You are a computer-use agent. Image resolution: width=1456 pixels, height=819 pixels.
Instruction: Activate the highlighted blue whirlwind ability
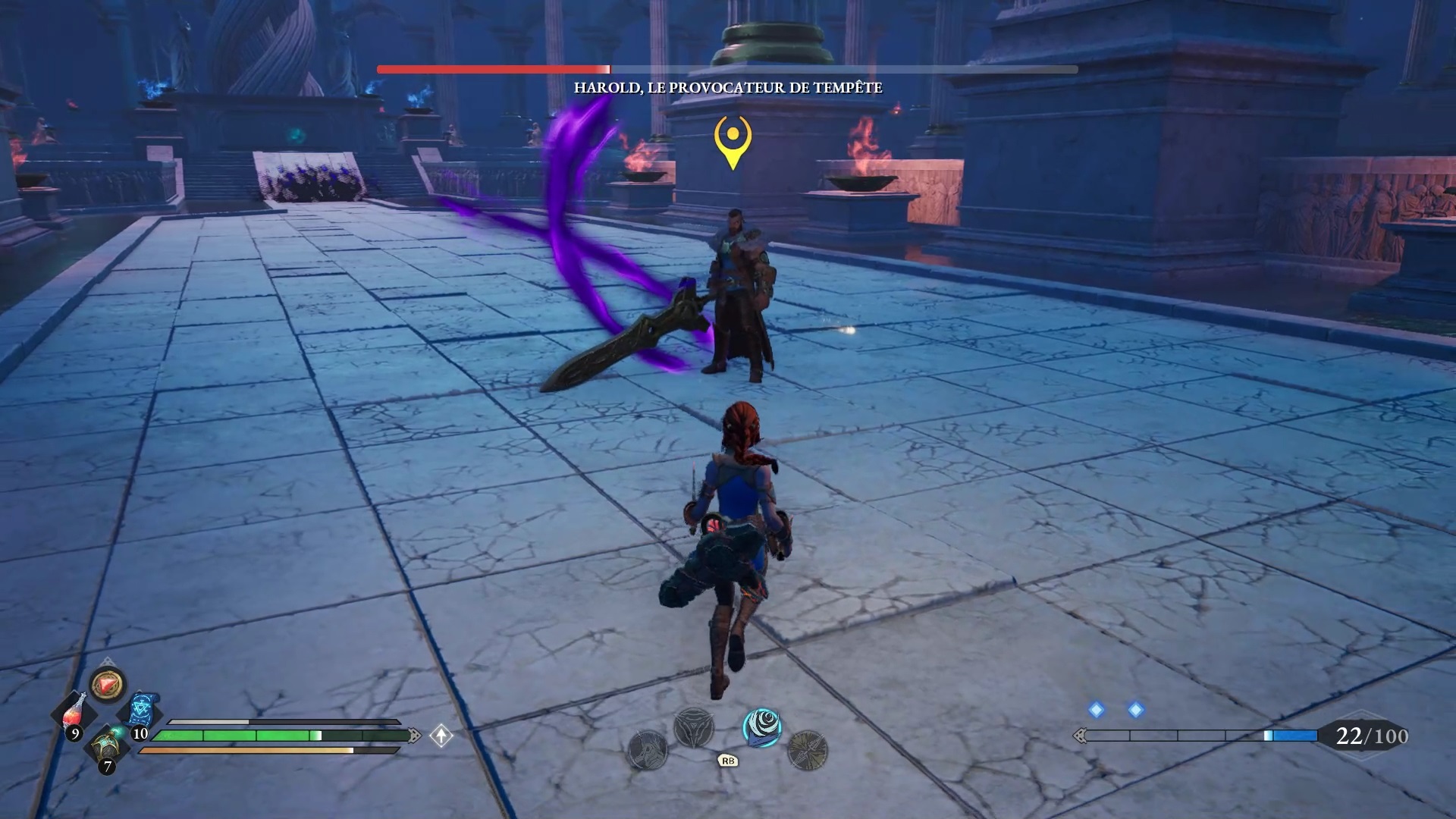(x=762, y=727)
